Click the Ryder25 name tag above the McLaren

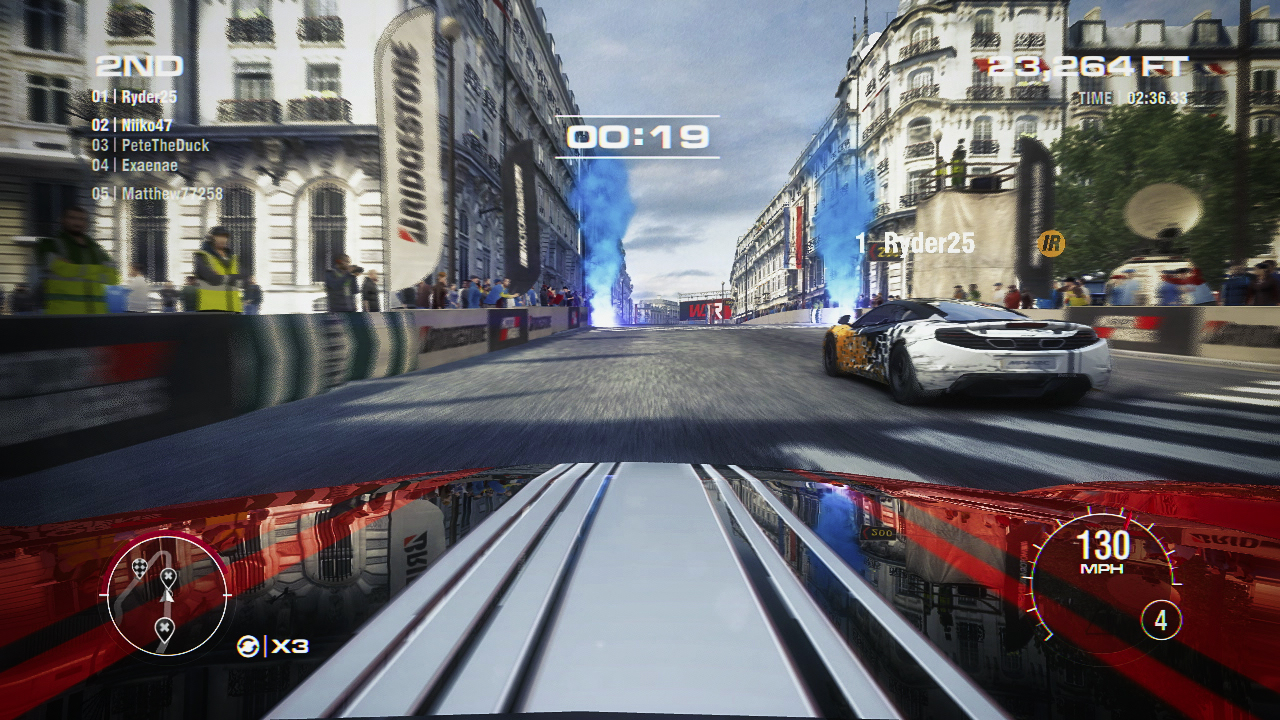pyautogui.click(x=919, y=241)
